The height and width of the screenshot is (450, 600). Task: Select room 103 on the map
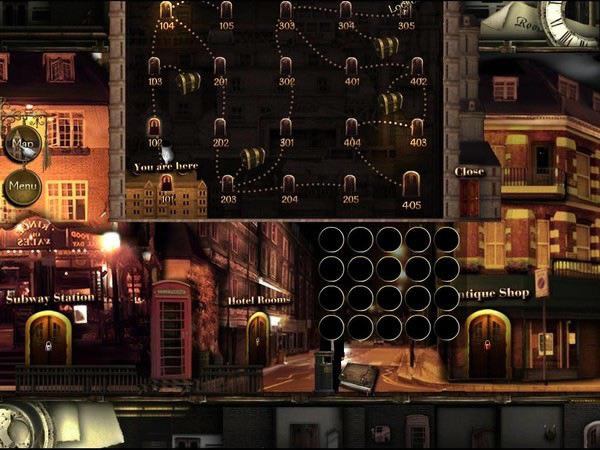click(155, 67)
